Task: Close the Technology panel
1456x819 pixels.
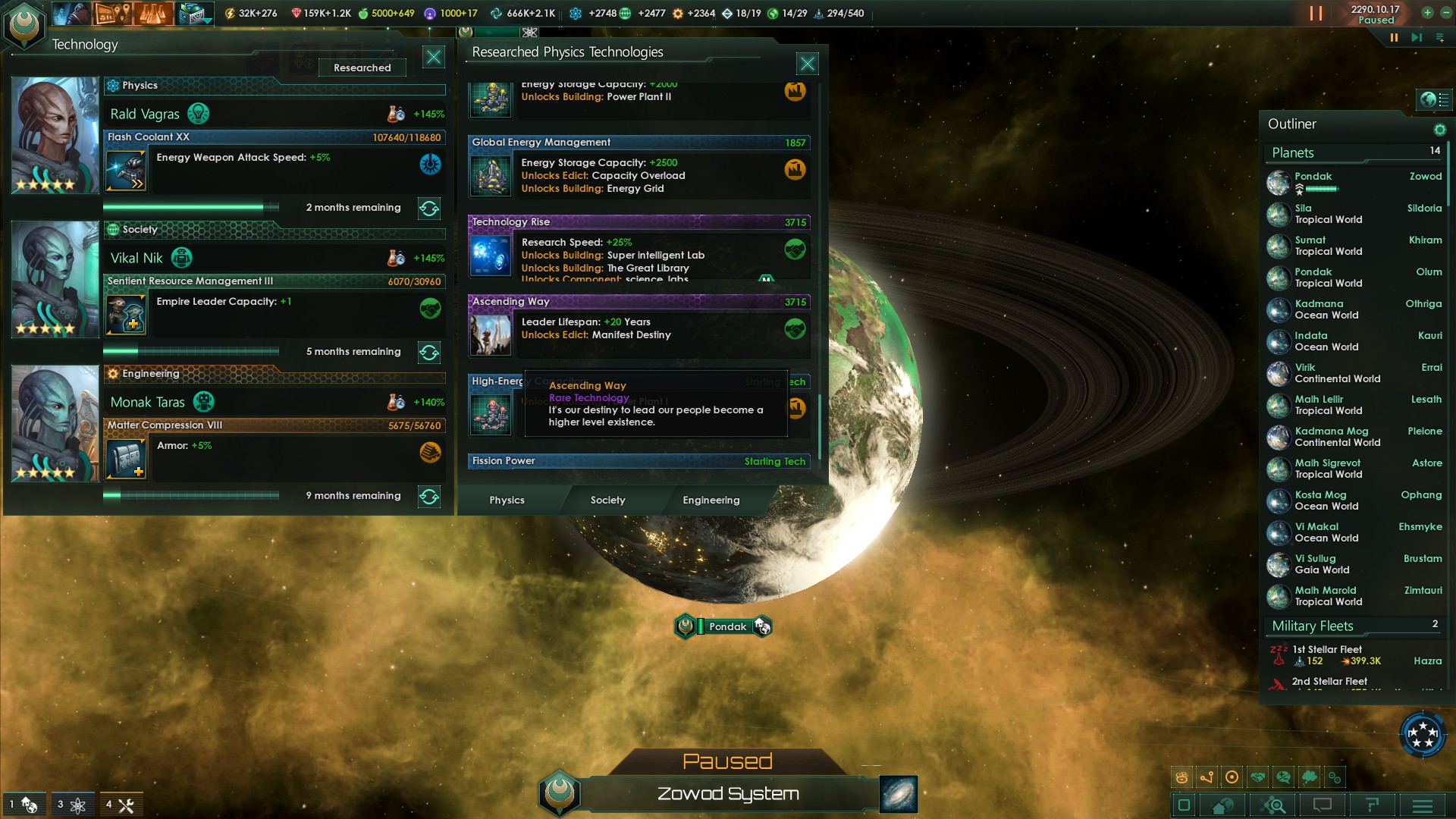Action: [x=433, y=57]
